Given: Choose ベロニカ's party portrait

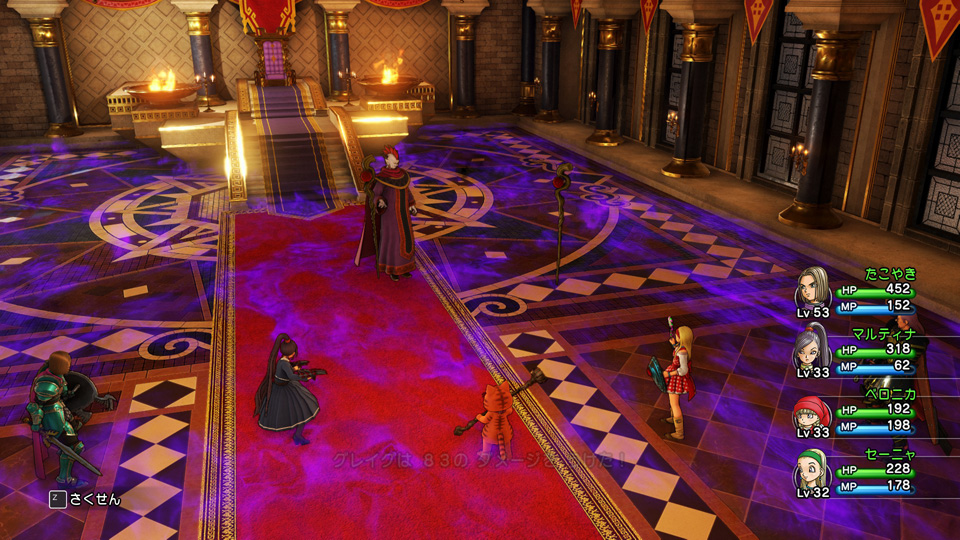Looking at the screenshot, I should click(x=812, y=409).
